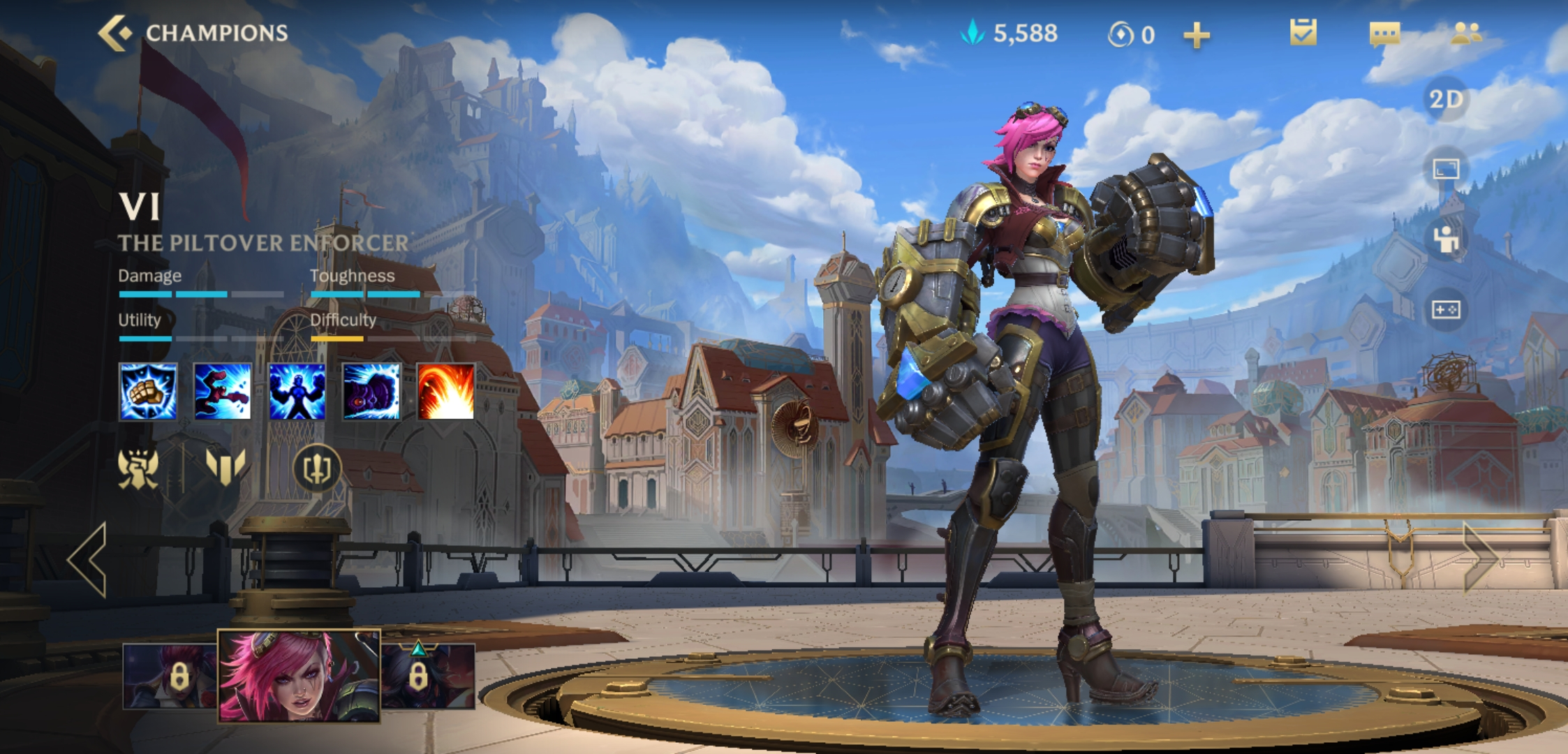
Task: Select the locked skin on the left
Action: click(x=170, y=676)
